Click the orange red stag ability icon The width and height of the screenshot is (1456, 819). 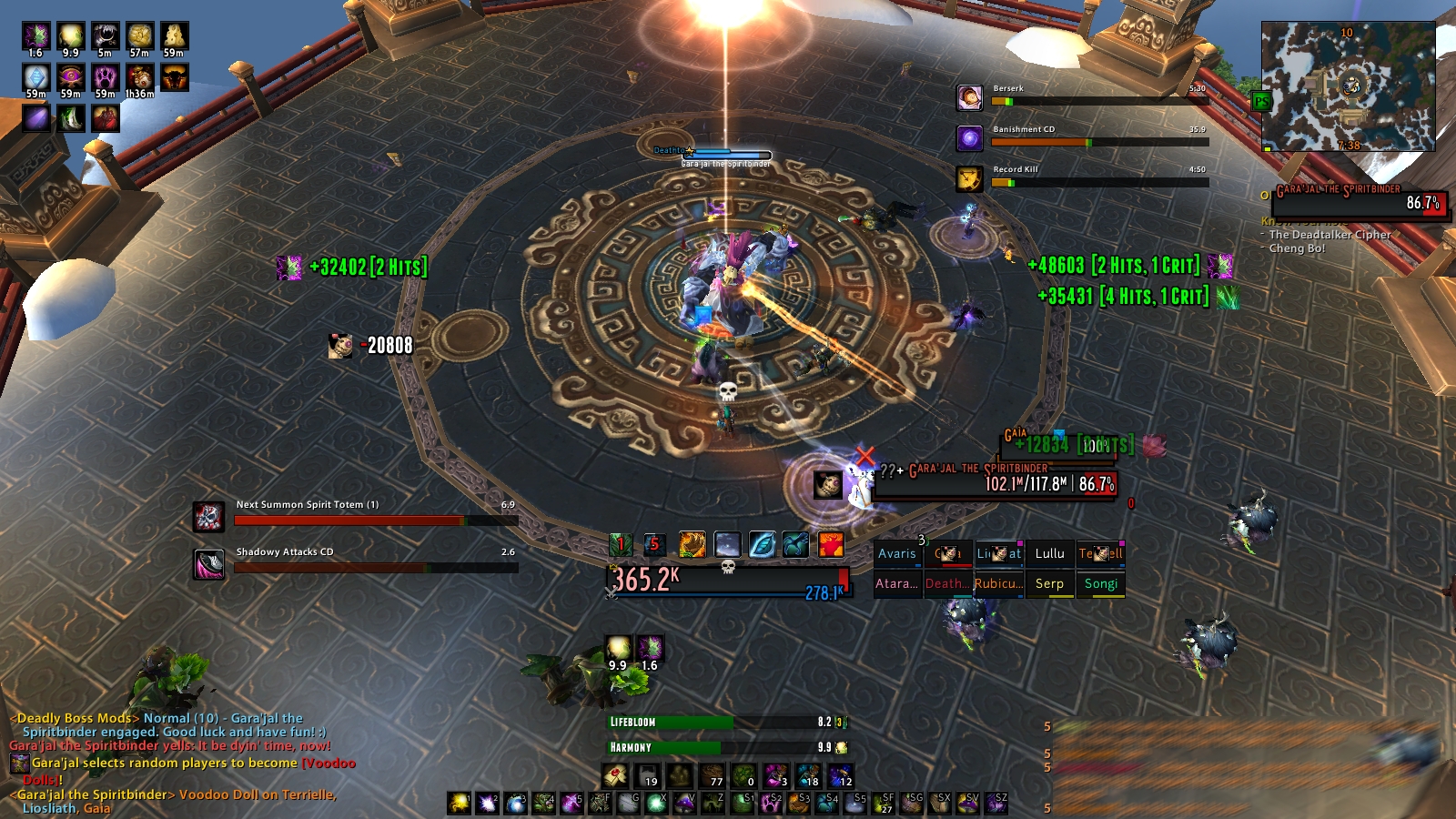[830, 544]
